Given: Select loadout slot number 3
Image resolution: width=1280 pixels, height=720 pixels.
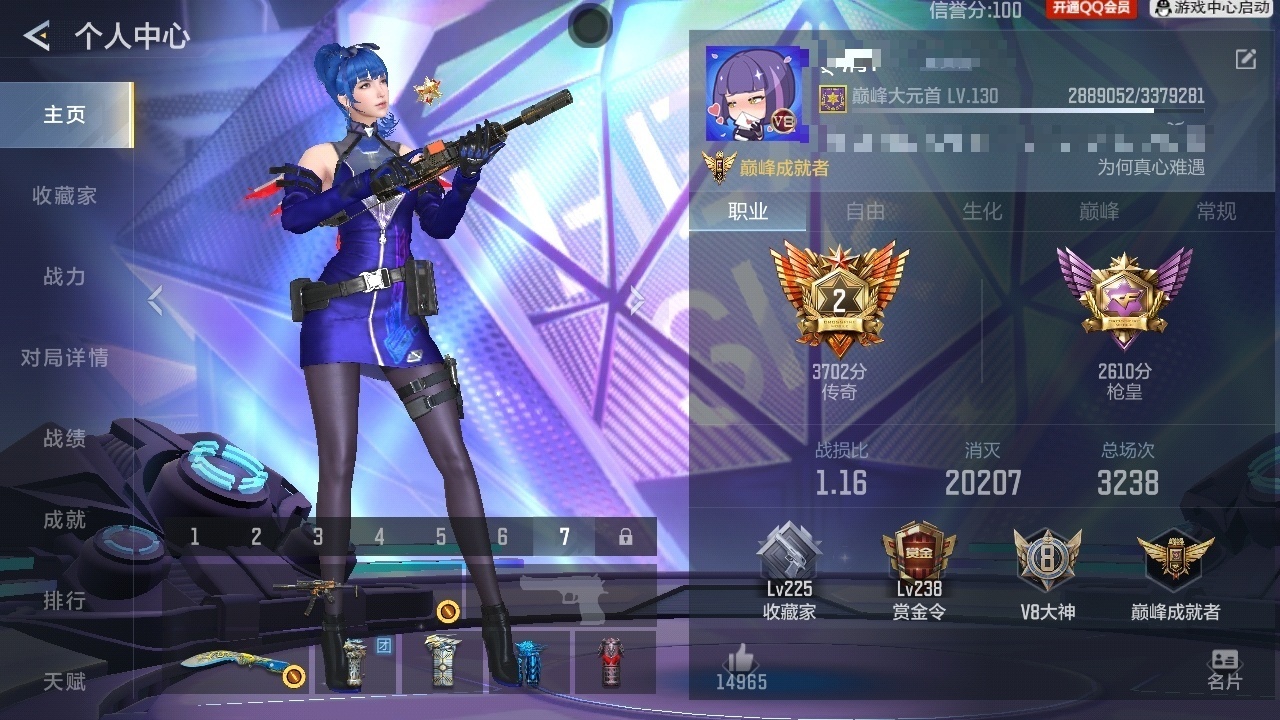Looking at the screenshot, I should [318, 537].
